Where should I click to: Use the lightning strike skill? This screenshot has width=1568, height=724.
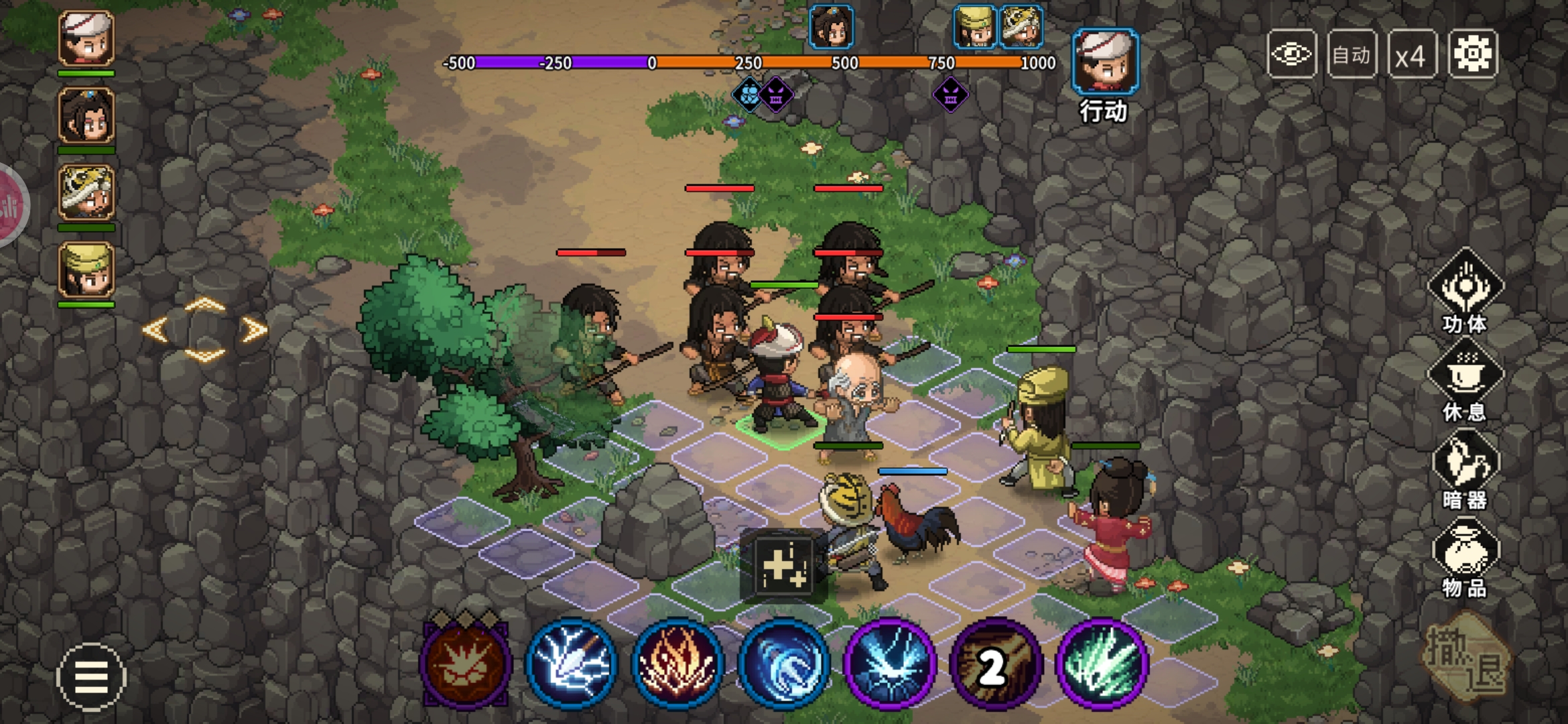(x=571, y=664)
